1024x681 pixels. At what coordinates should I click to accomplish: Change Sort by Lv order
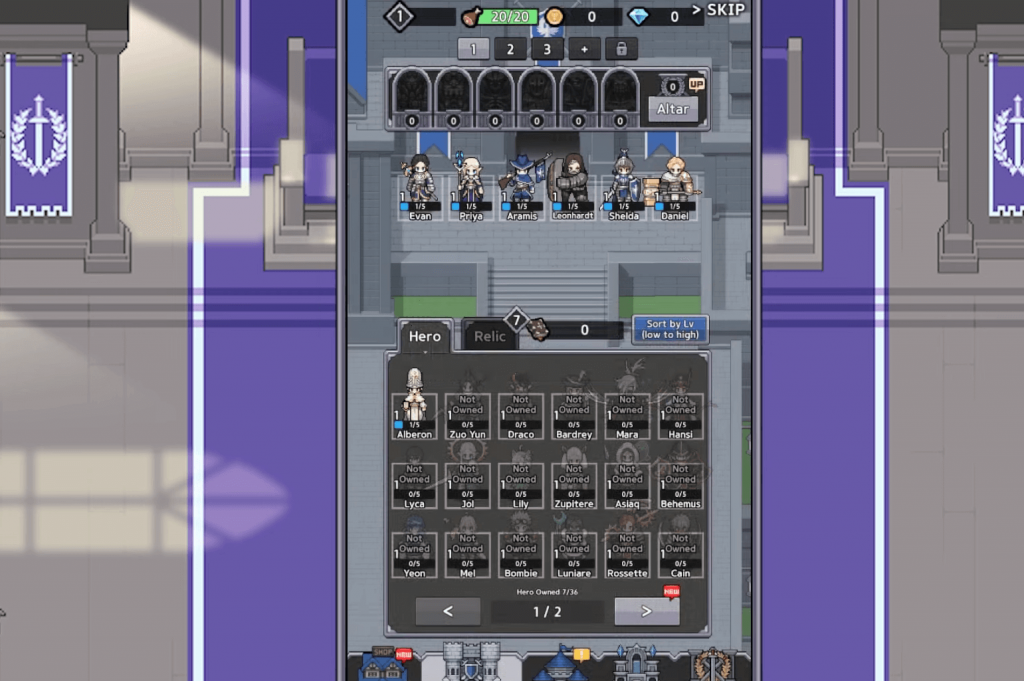(x=670, y=329)
